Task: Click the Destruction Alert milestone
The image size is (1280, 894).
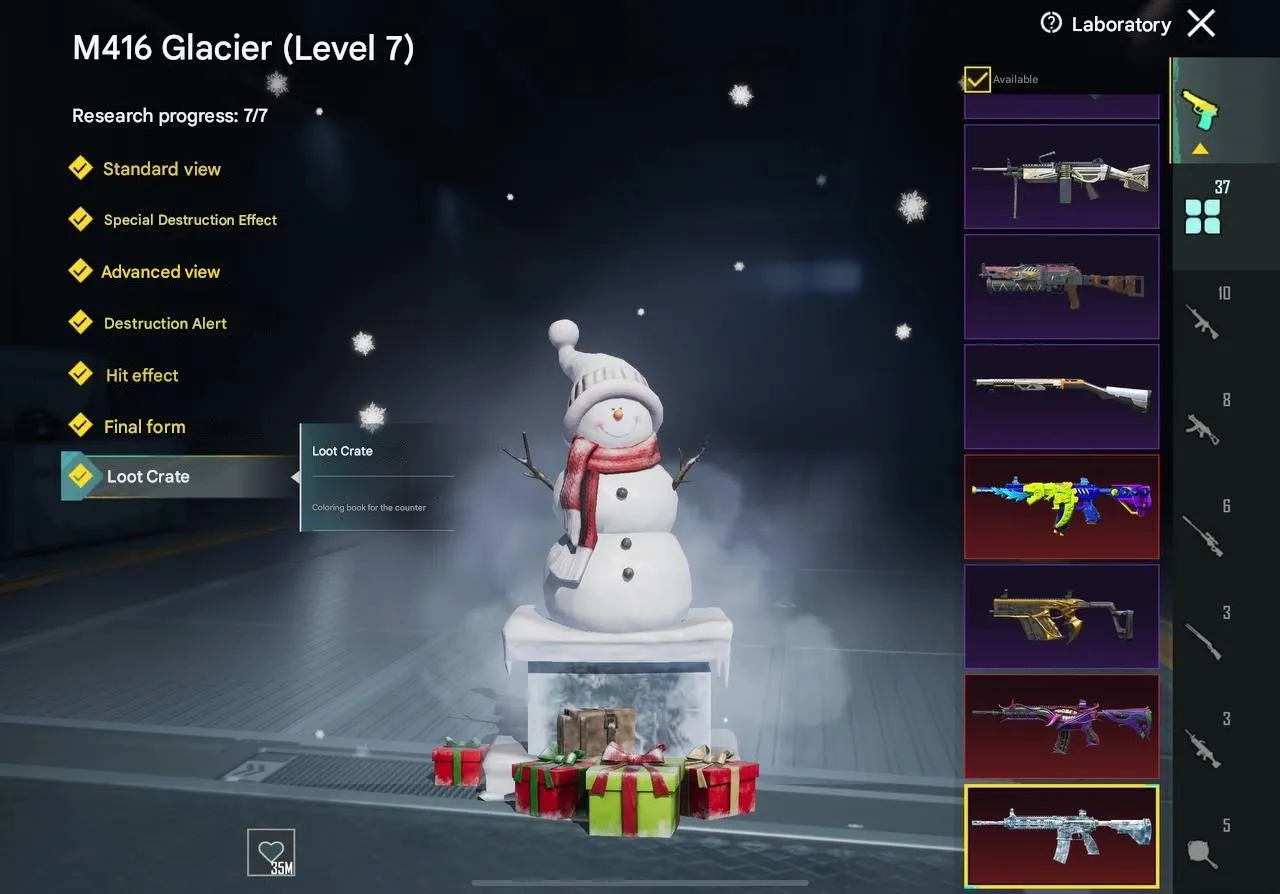Action: tap(165, 323)
